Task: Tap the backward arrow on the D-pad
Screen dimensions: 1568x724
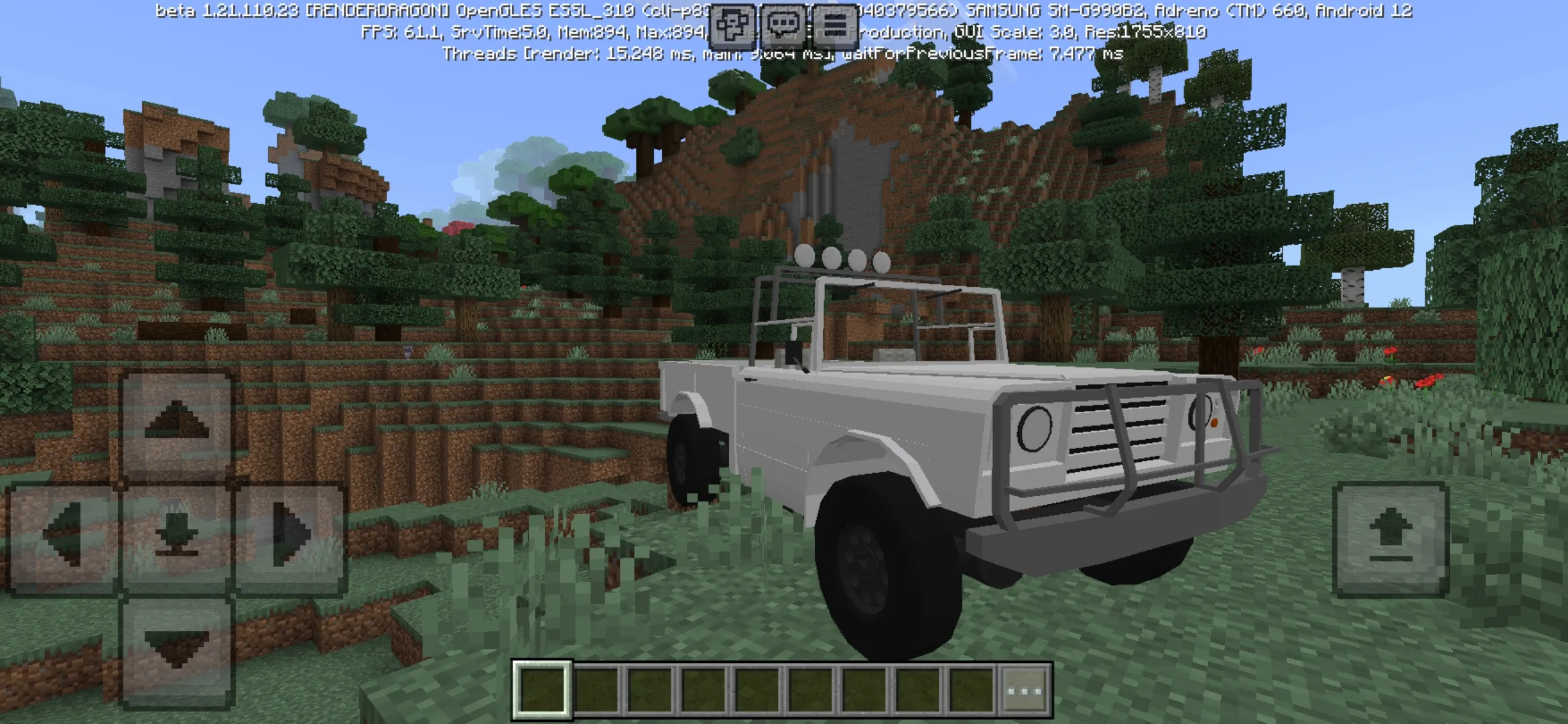Action: coord(176,650)
